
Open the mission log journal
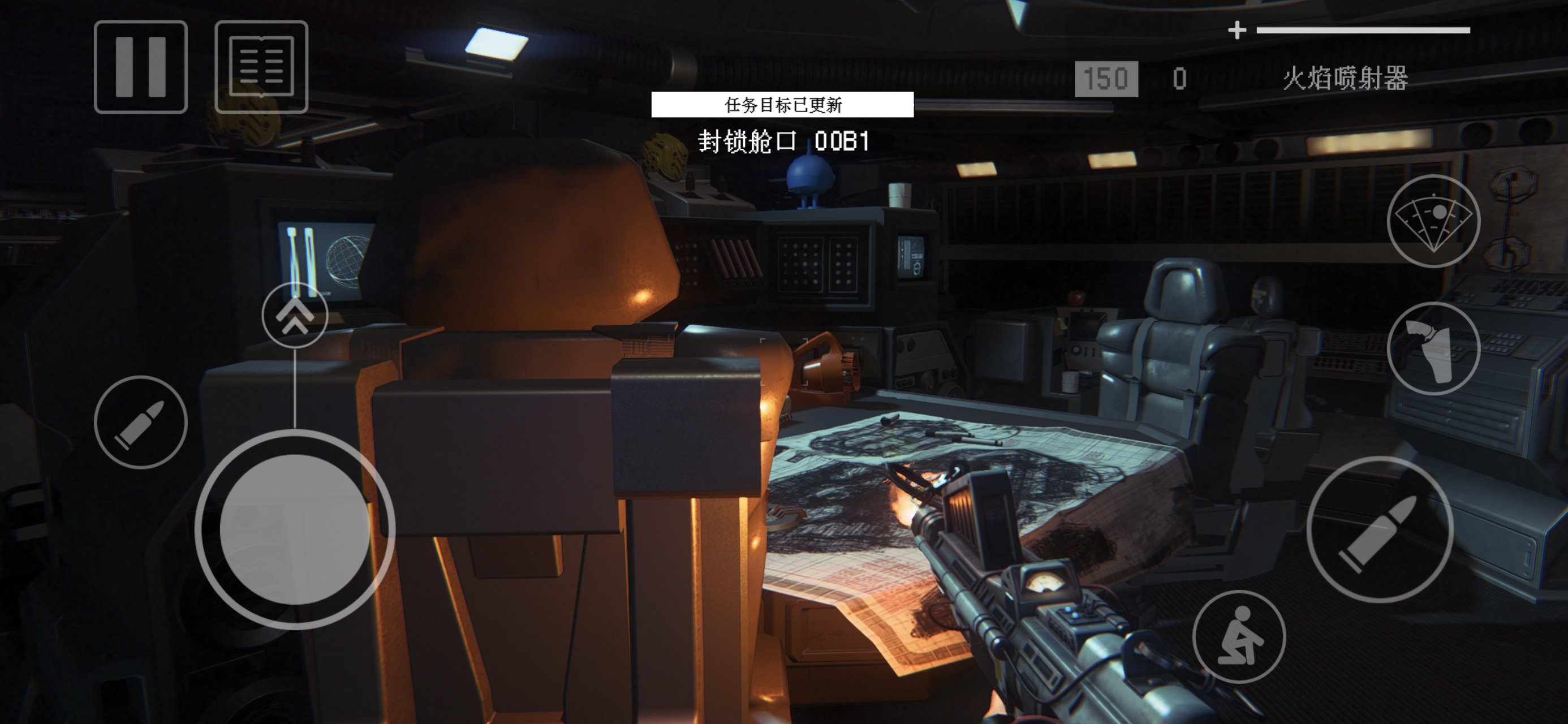[x=261, y=67]
